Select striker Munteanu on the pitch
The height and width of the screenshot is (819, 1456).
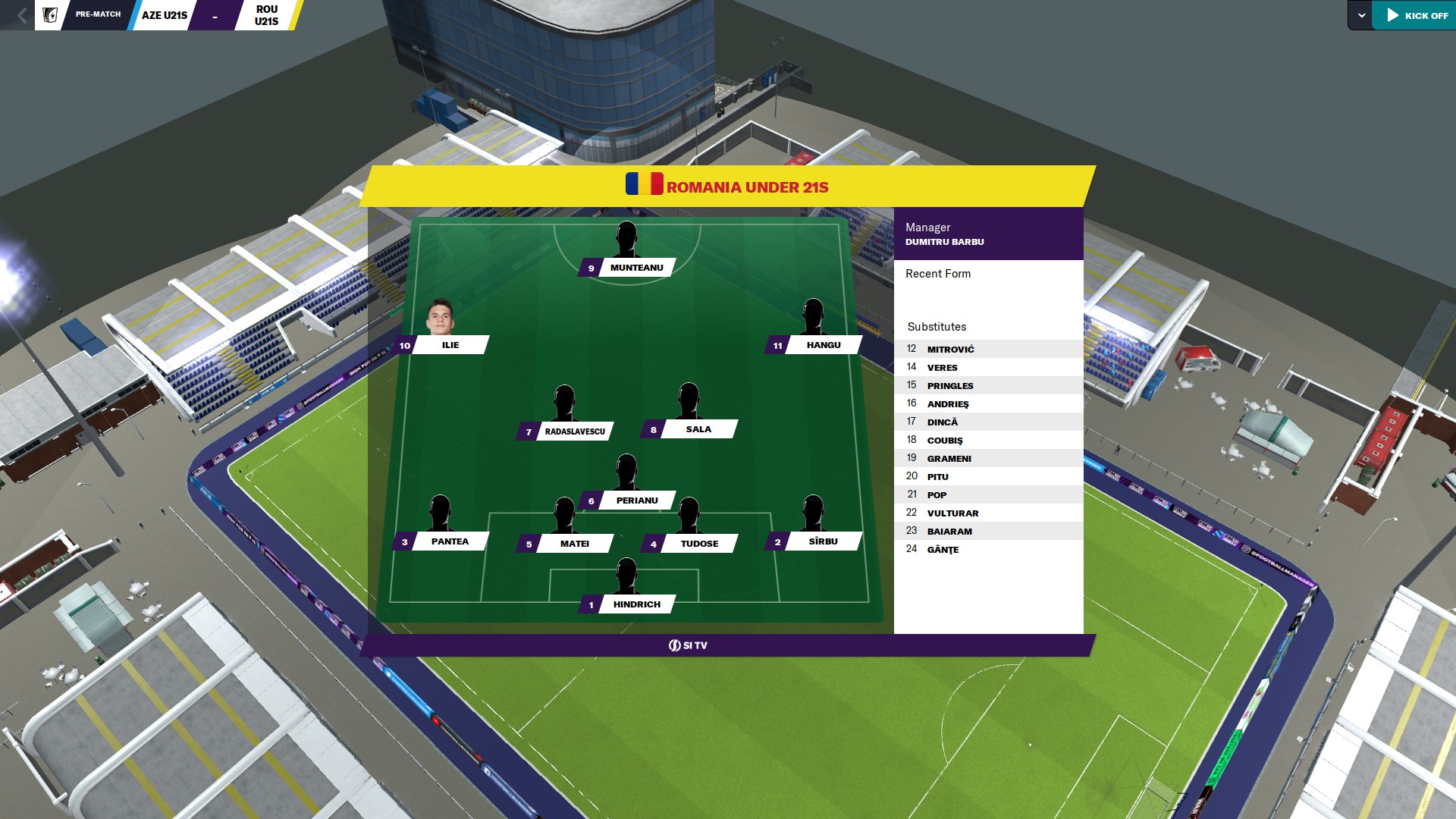click(635, 268)
